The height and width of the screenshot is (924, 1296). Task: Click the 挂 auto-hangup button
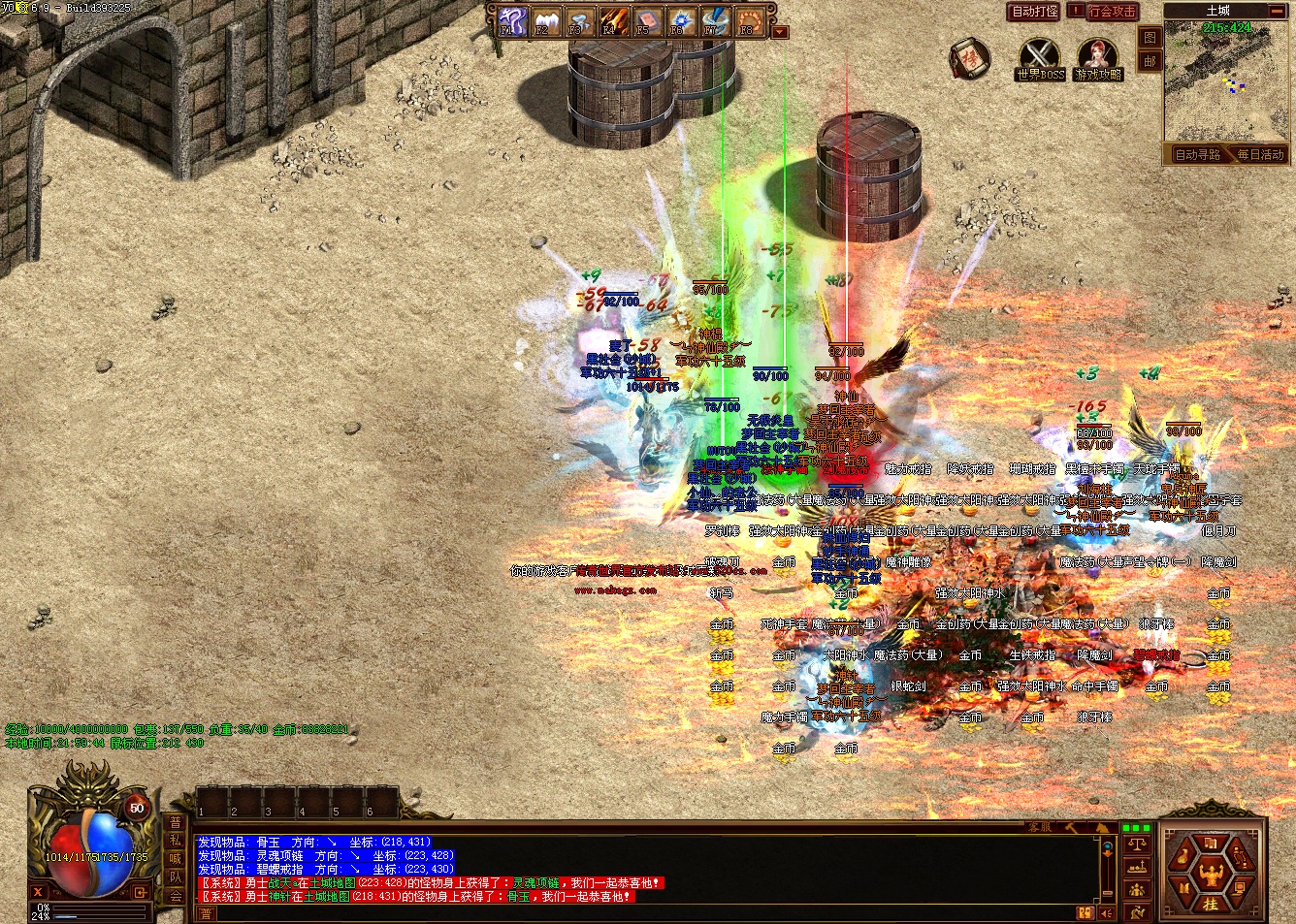tap(1210, 904)
